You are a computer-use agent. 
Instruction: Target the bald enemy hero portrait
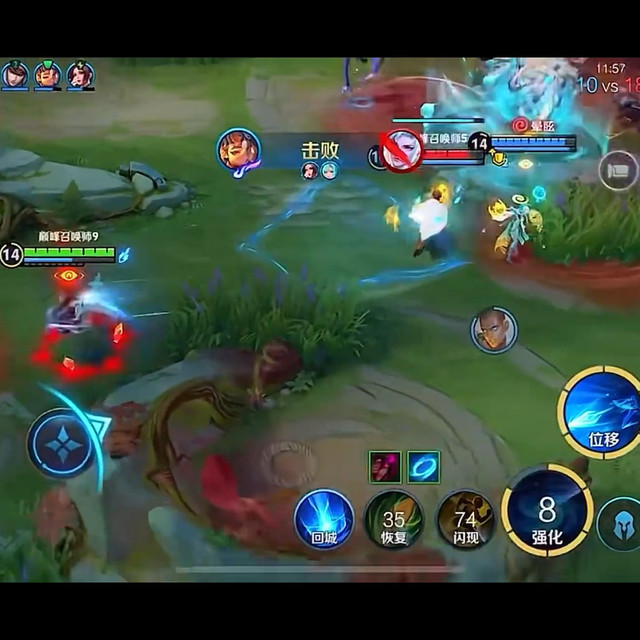coord(493,331)
